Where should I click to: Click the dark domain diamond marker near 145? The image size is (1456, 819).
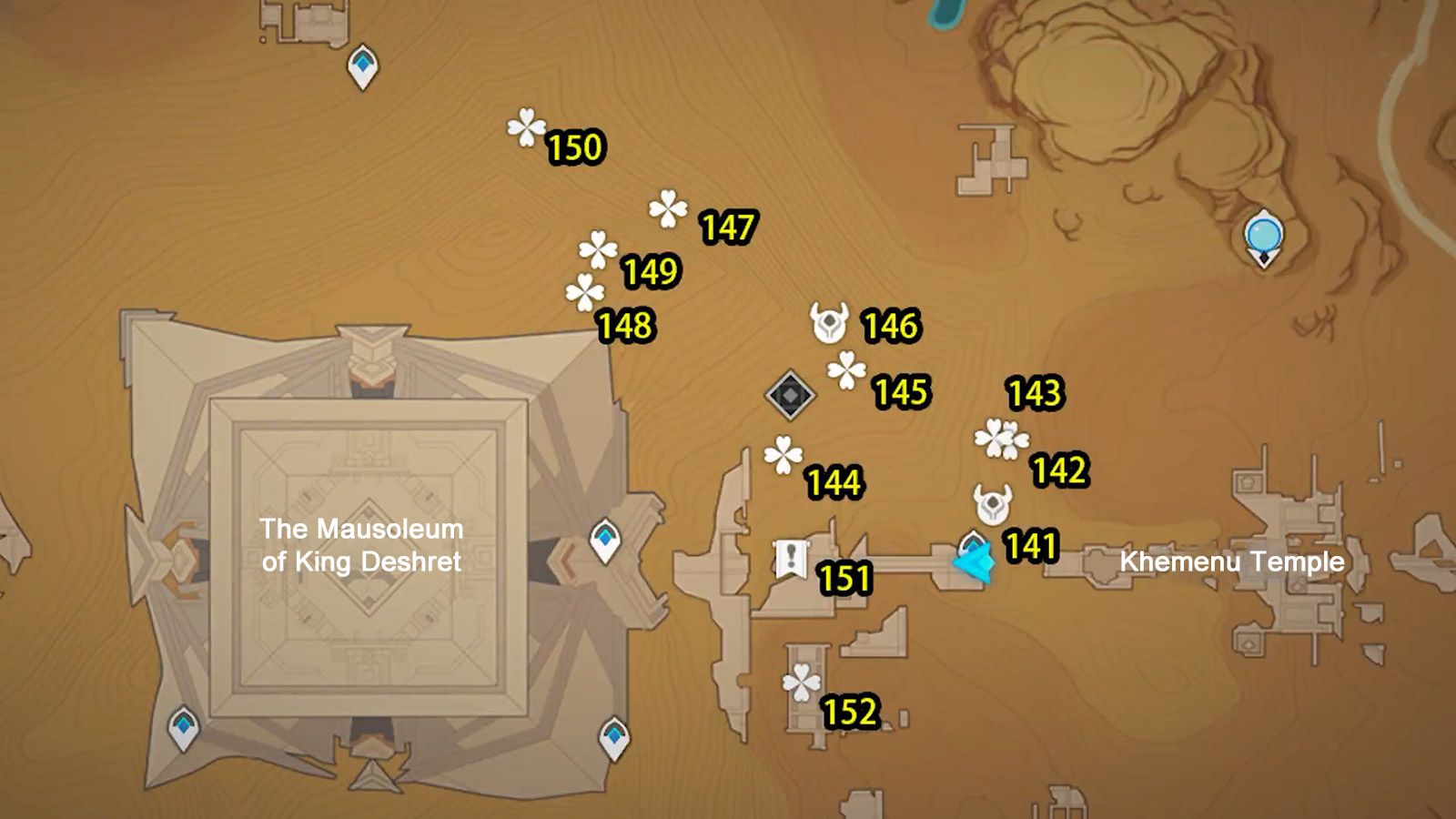[789, 395]
